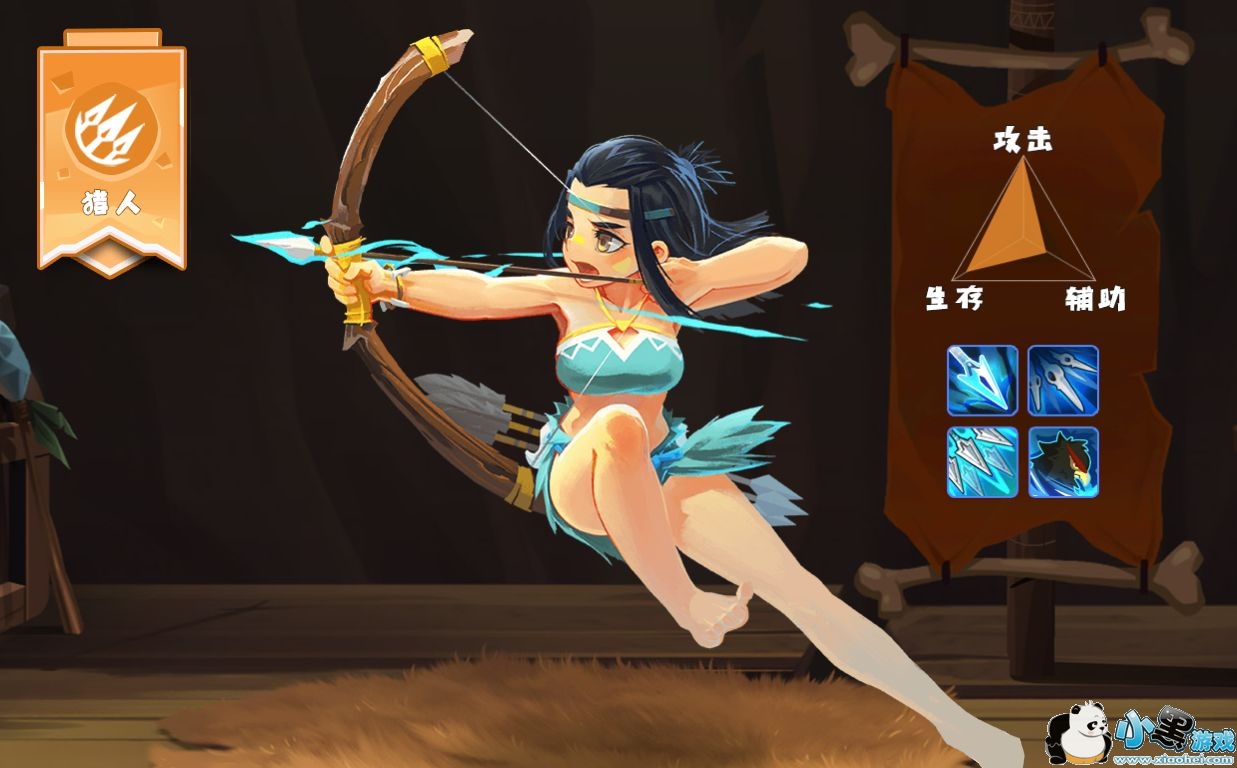
Task: Activate the arrow volley skill icon
Action: [x=982, y=462]
